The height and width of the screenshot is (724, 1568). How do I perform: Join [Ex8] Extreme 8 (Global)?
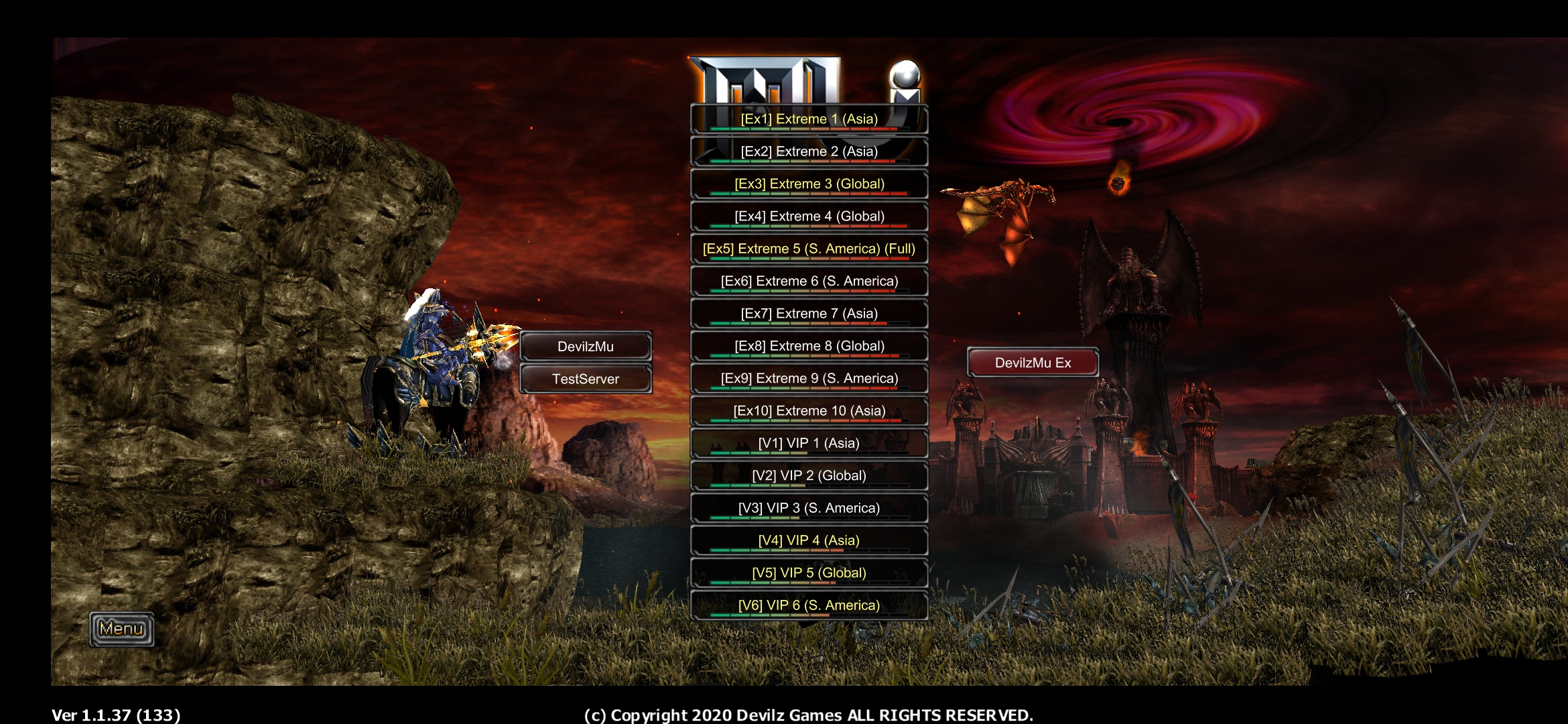(x=809, y=346)
